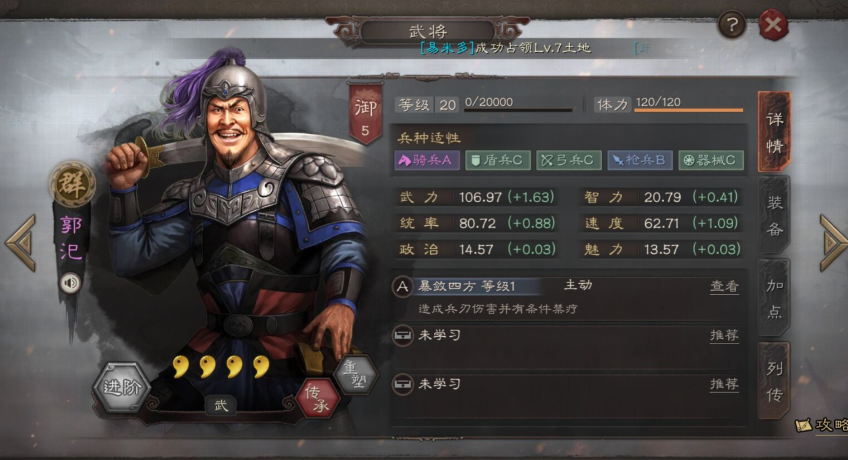
Task: Open the question mark help button
Action: click(x=732, y=24)
